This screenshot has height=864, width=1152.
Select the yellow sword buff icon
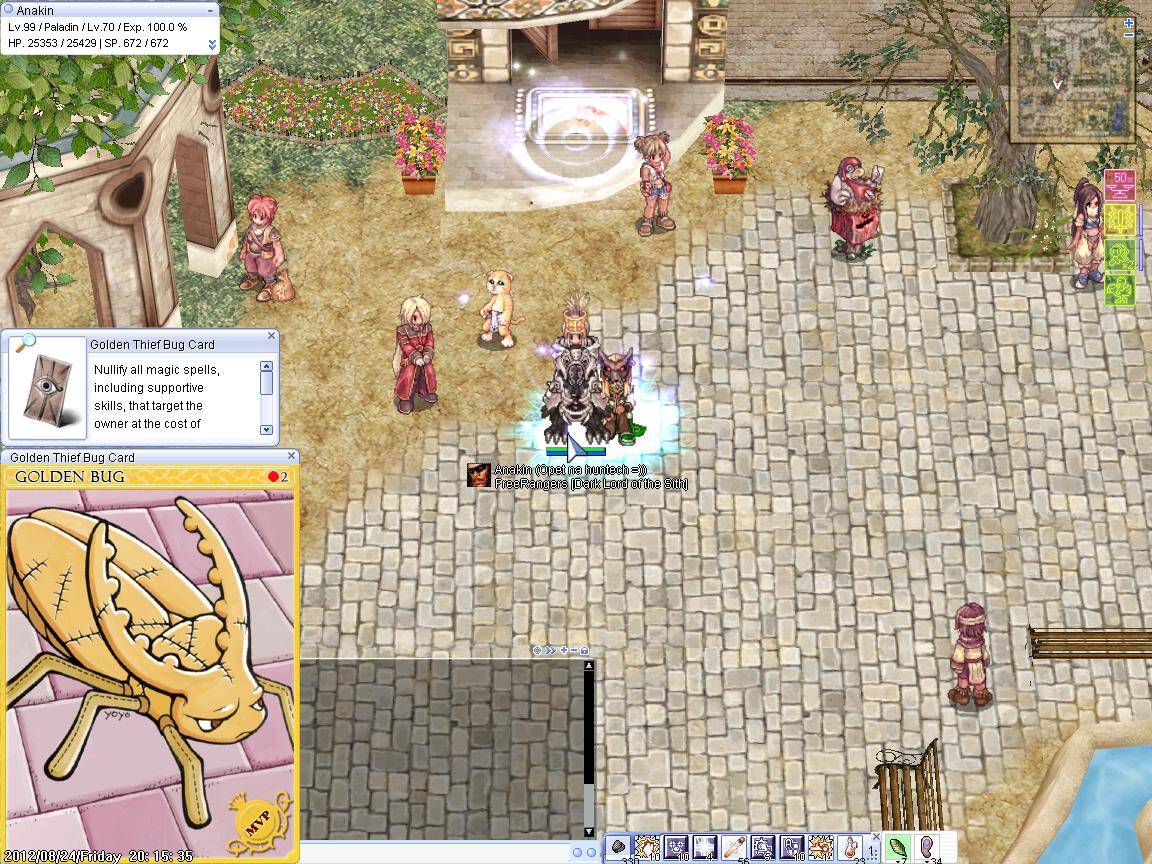coord(1120,219)
